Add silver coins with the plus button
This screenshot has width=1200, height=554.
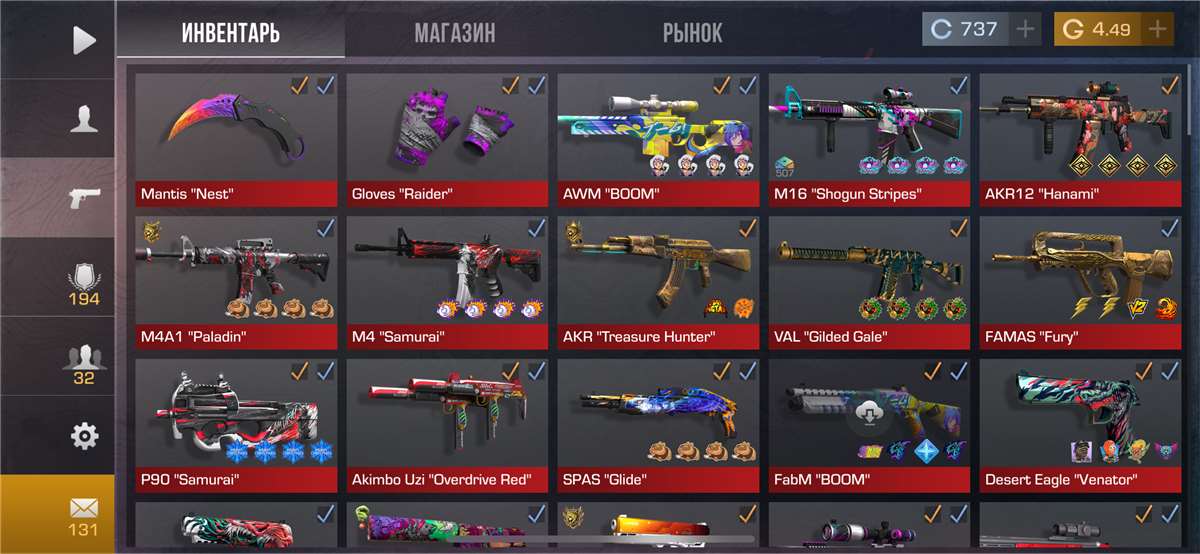1024,29
